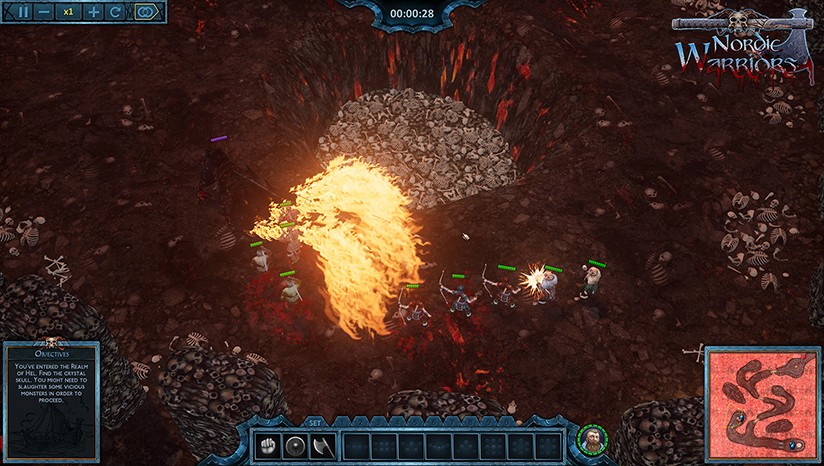Pause the game with the pause button
824x466 pixels.
[x=24, y=12]
